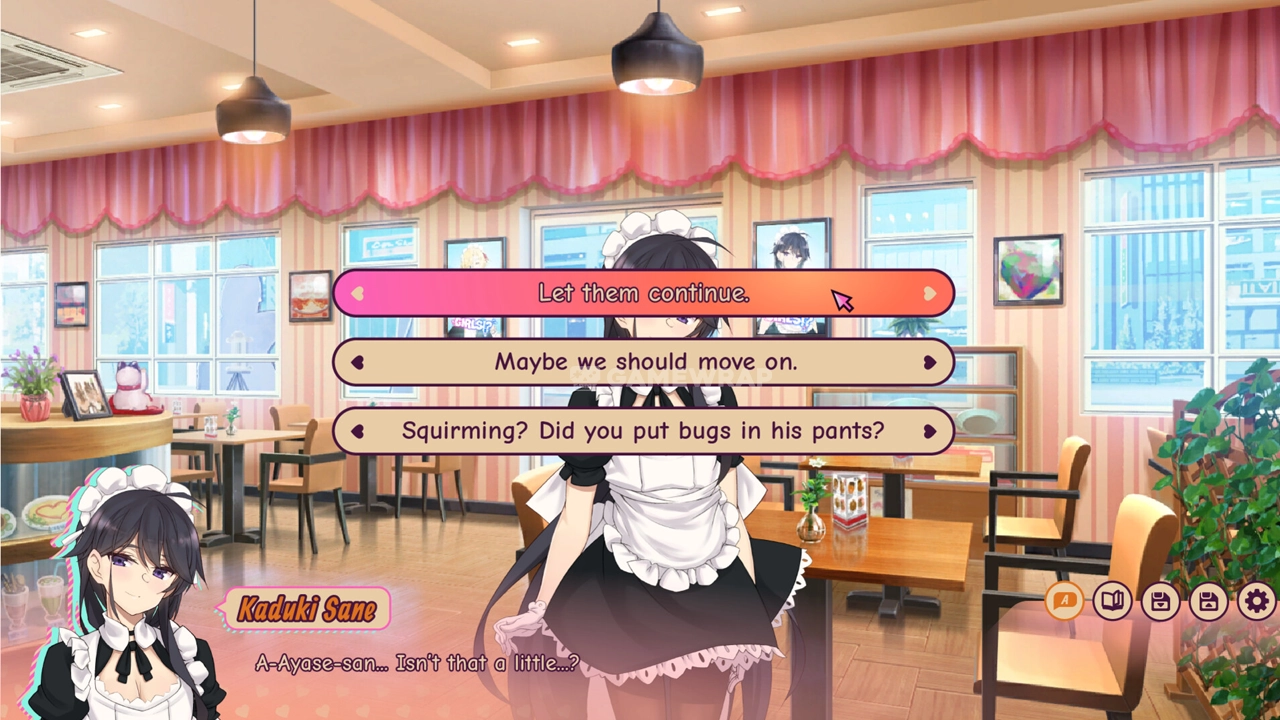Click the load game floppy icon with up arrow
Screen dimensions: 1280x720
pos(1208,601)
